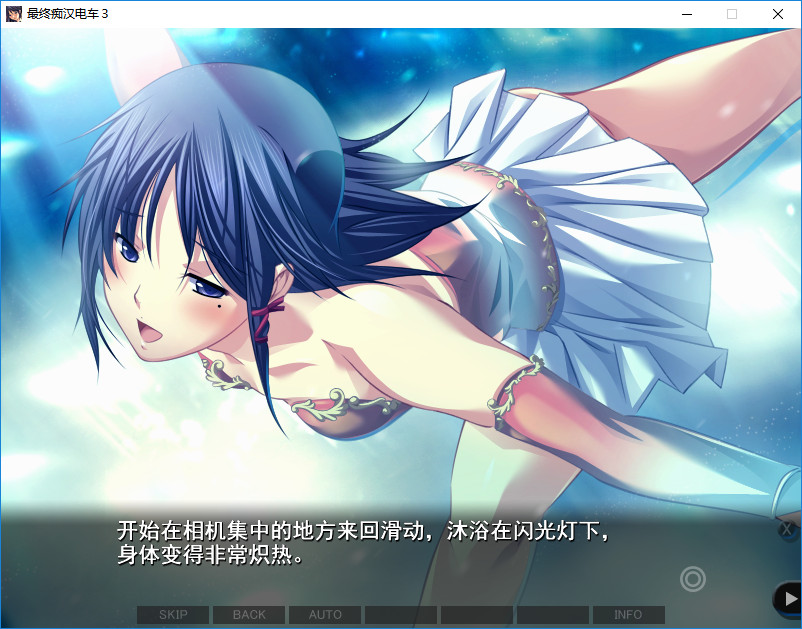The image size is (802, 629).
Task: Click the SKIP button
Action: [173, 615]
